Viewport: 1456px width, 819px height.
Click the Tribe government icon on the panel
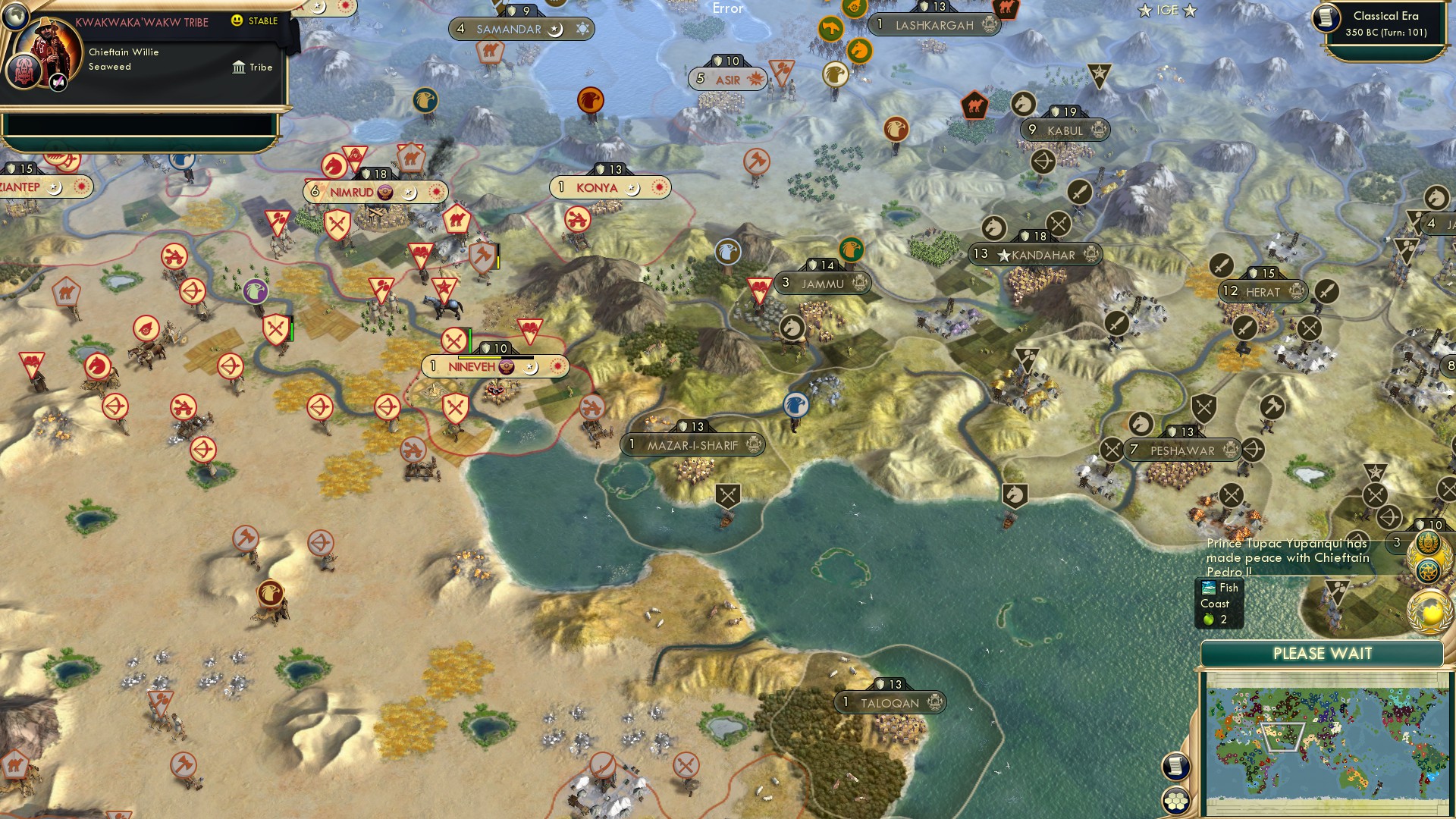point(240,68)
